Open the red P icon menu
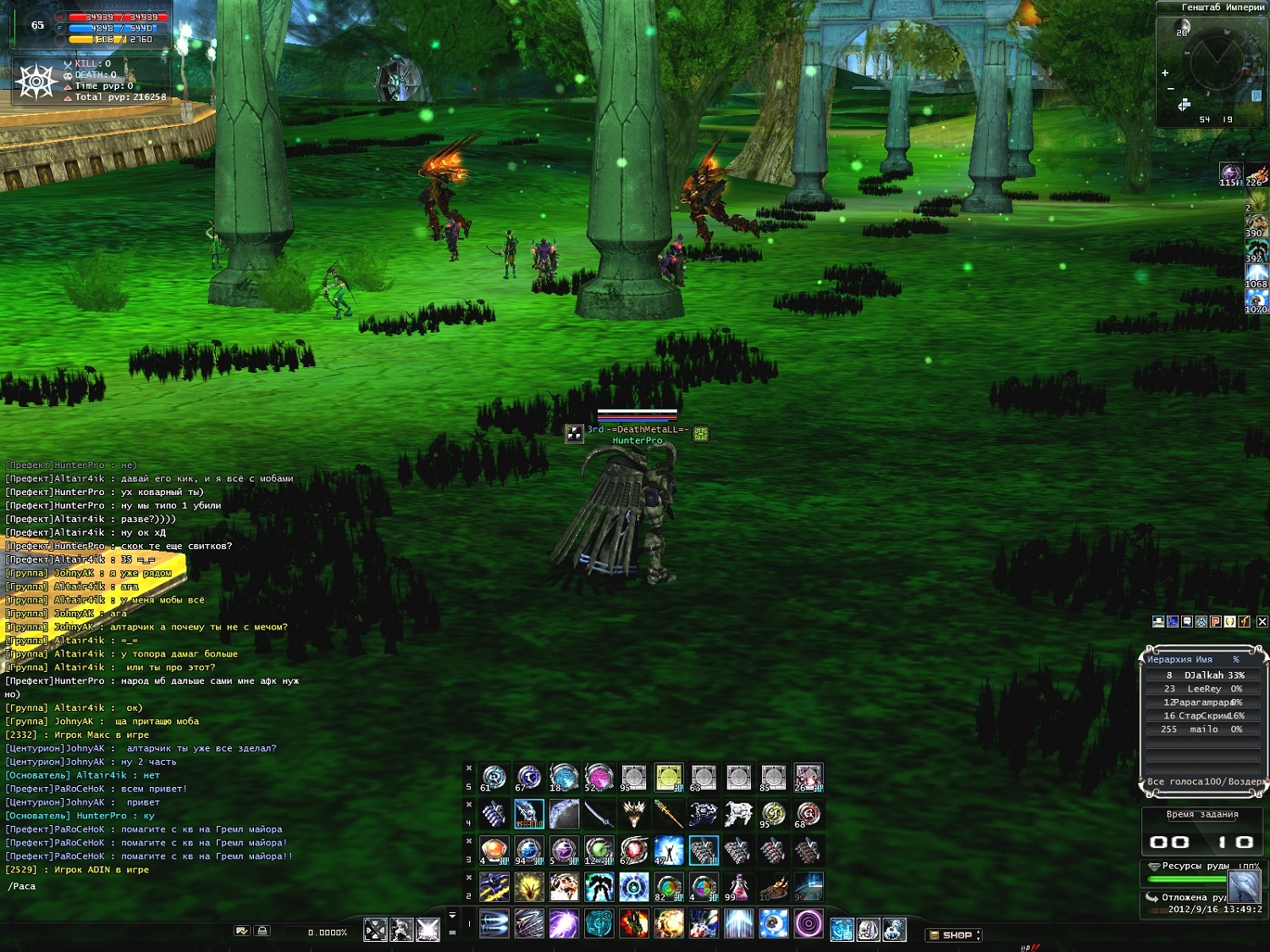Screen dimensions: 1270x952 click(x=1216, y=622)
